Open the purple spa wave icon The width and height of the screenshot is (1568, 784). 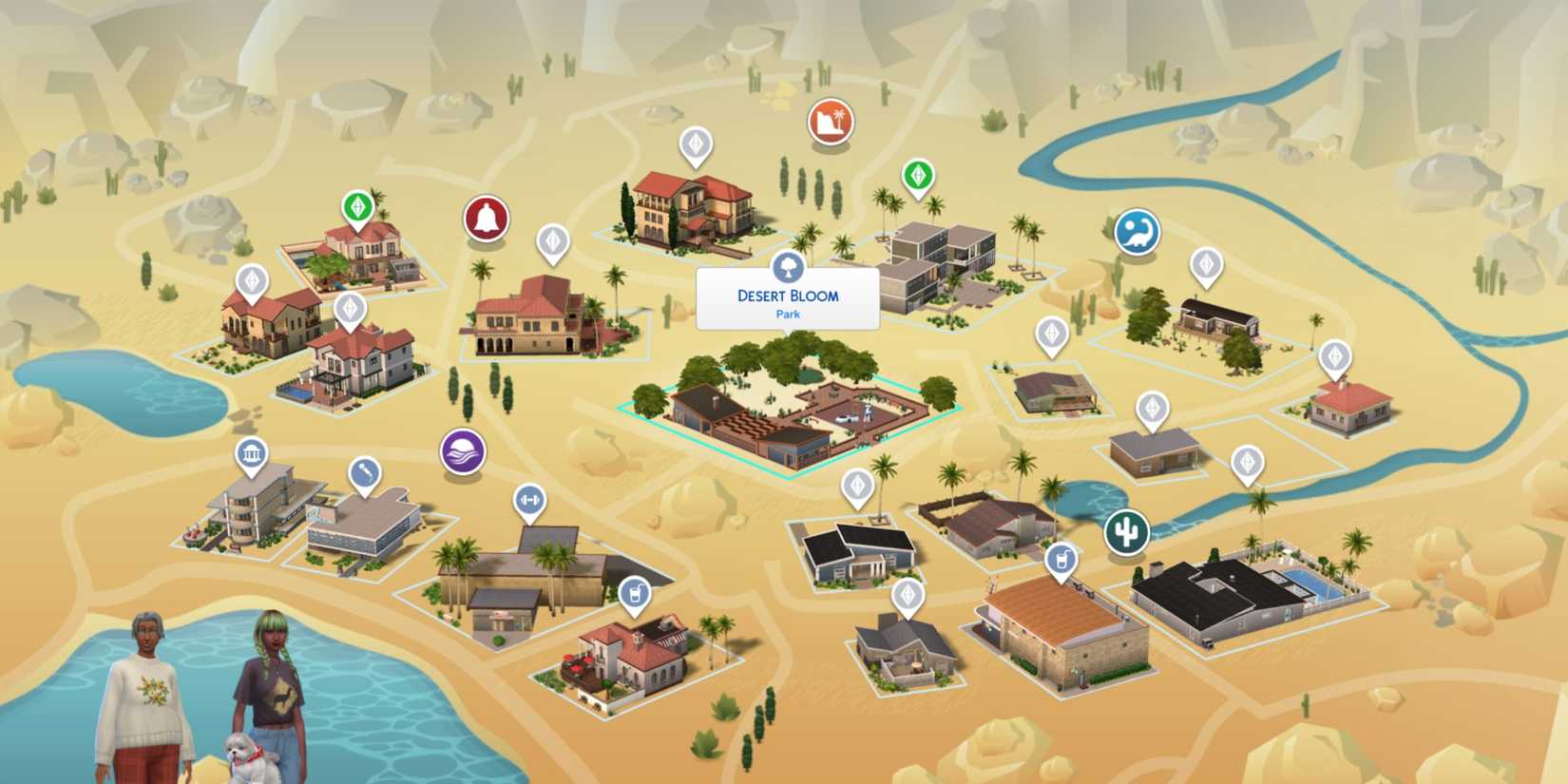tap(463, 452)
